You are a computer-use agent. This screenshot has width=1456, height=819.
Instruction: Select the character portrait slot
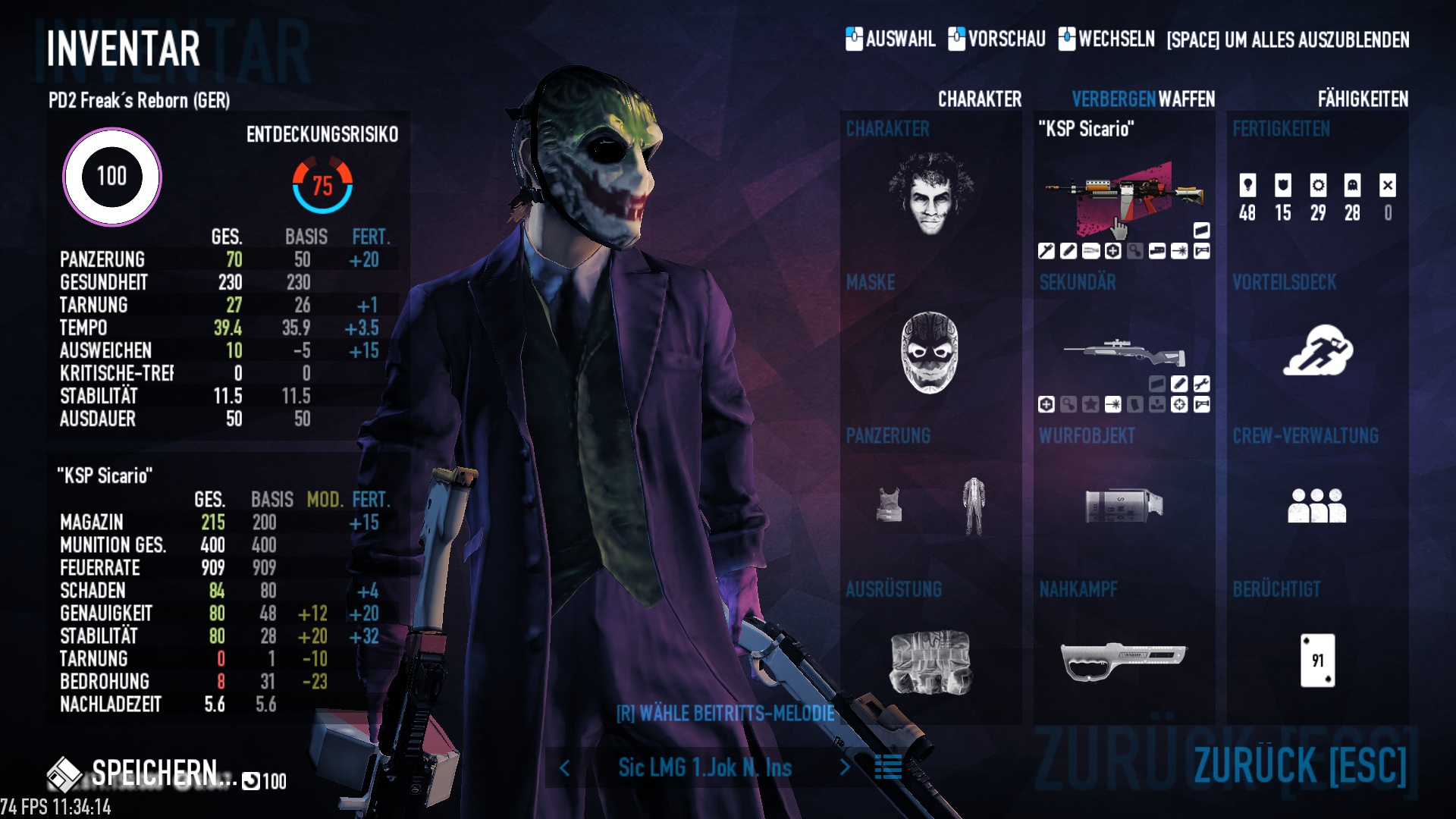pos(930,193)
